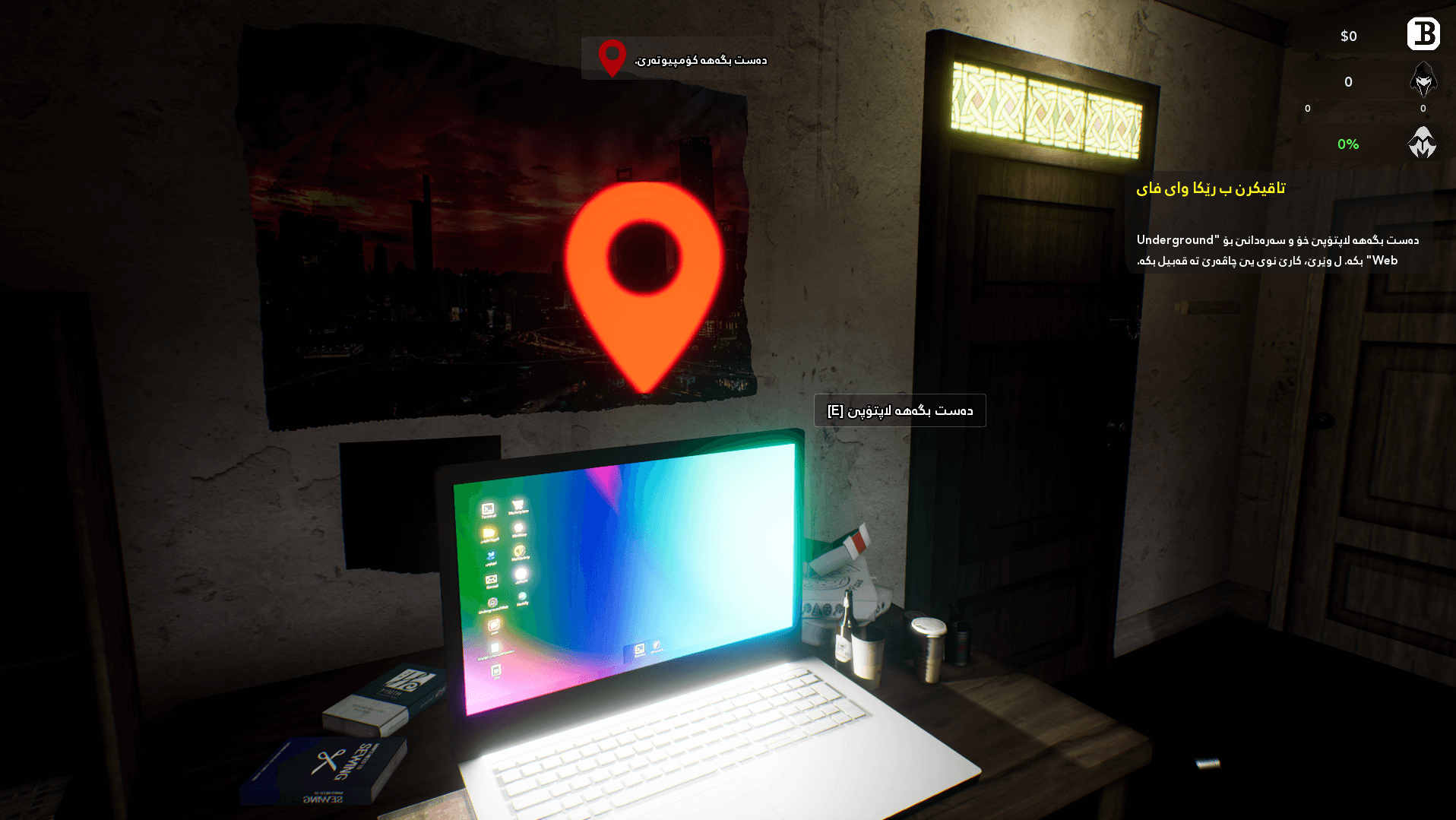The width and height of the screenshot is (1456, 820).
Task: Click the green 0% progress indicator
Action: tap(1349, 144)
